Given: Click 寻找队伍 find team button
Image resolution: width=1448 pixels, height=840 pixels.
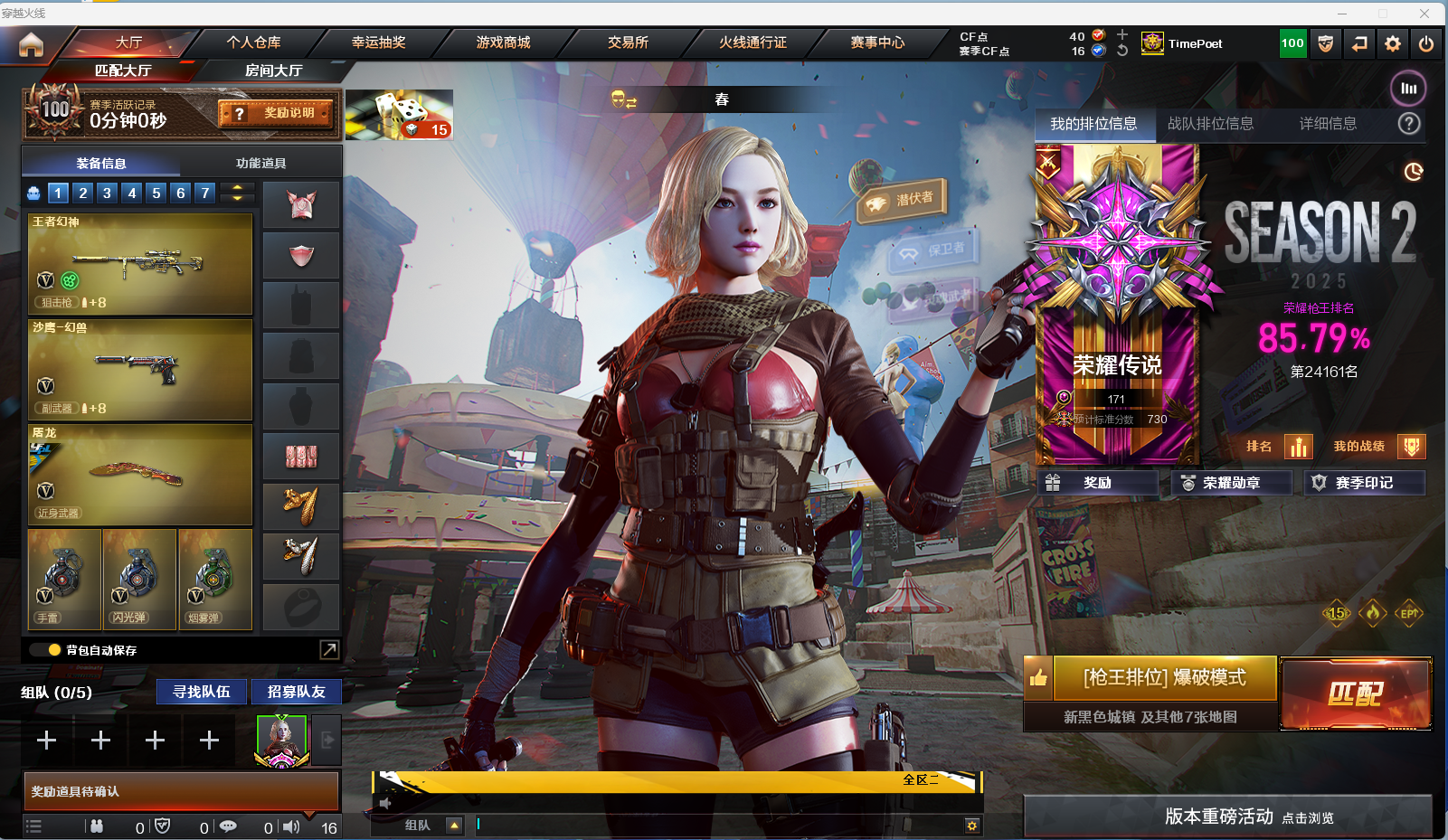Looking at the screenshot, I should point(202,692).
